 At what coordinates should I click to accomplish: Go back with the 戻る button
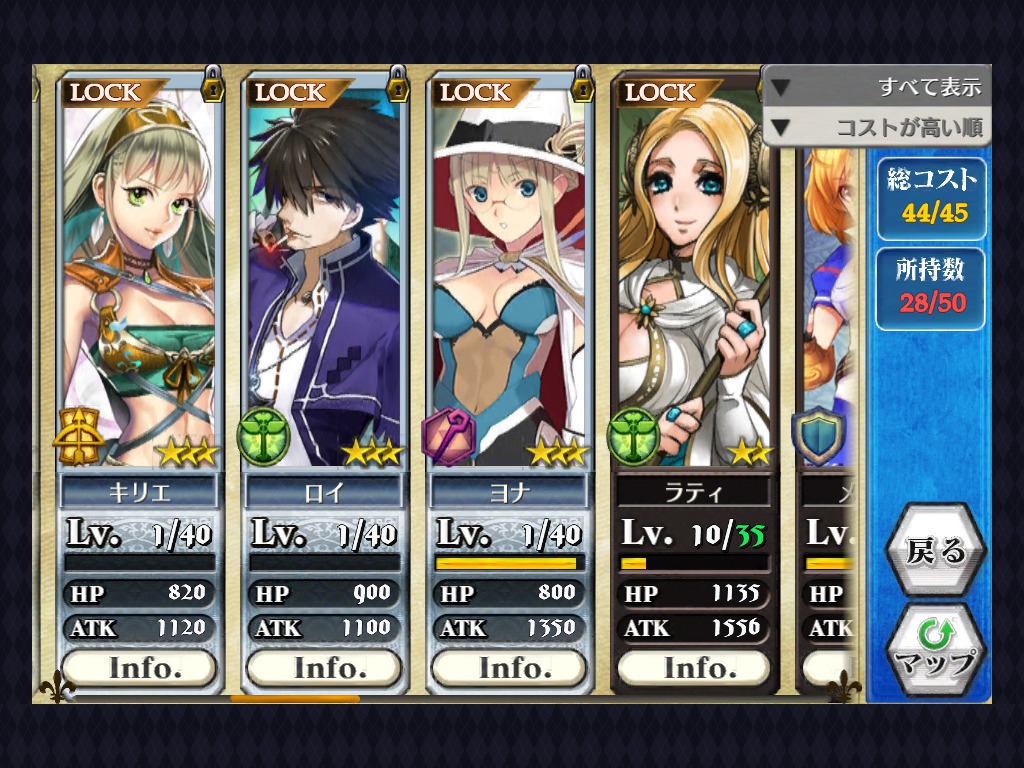935,551
